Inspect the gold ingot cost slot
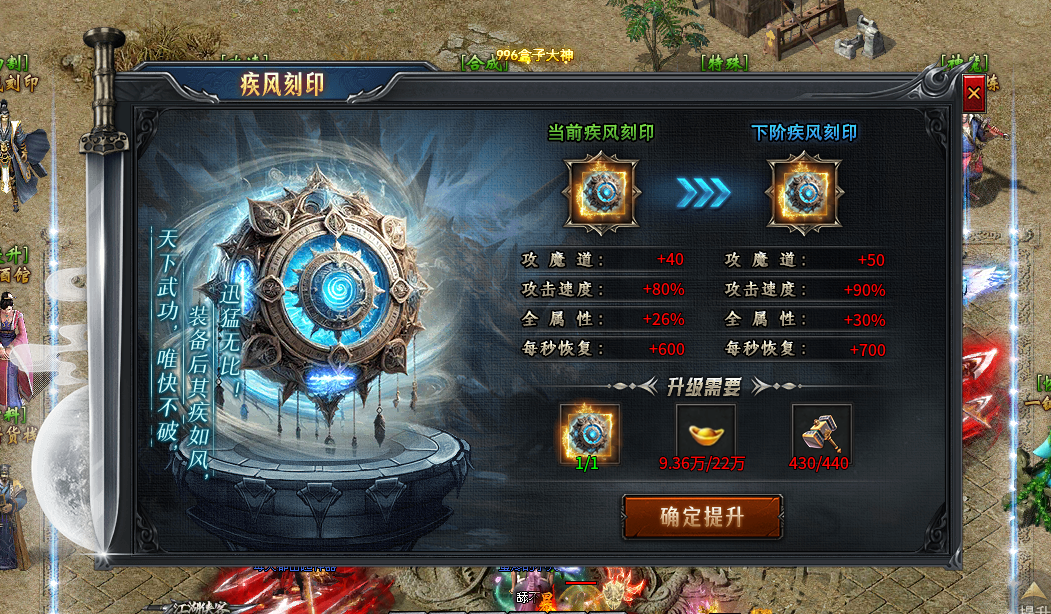This screenshot has height=614, width=1051. (706, 433)
